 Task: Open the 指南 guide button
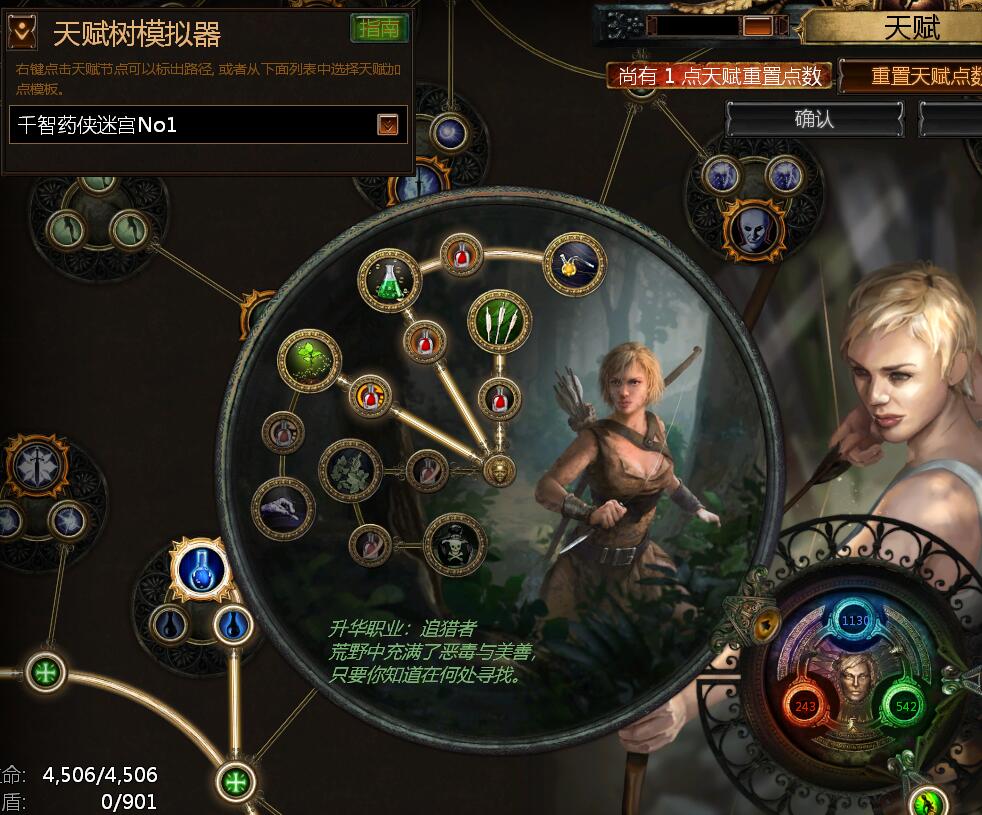pyautogui.click(x=379, y=29)
